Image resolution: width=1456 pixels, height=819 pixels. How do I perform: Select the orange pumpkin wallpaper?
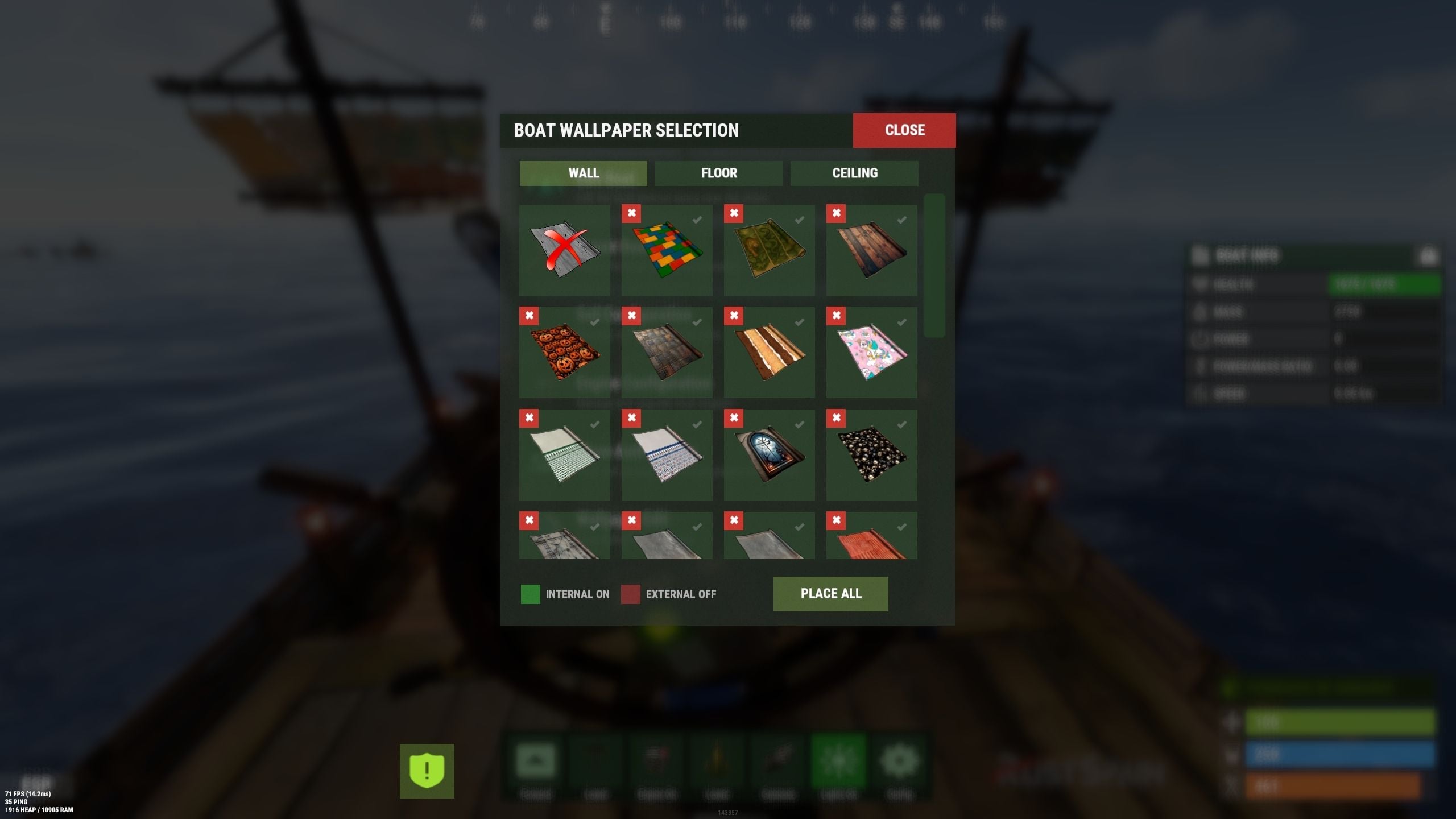(564, 353)
